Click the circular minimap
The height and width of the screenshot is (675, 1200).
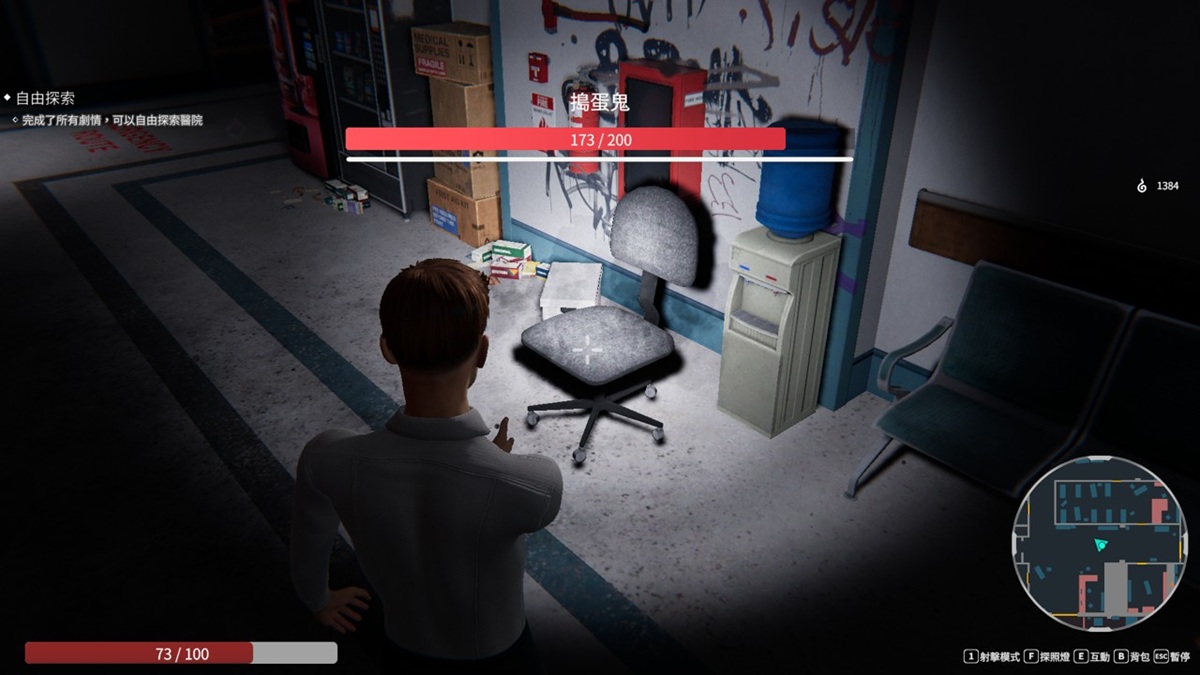click(x=1091, y=546)
